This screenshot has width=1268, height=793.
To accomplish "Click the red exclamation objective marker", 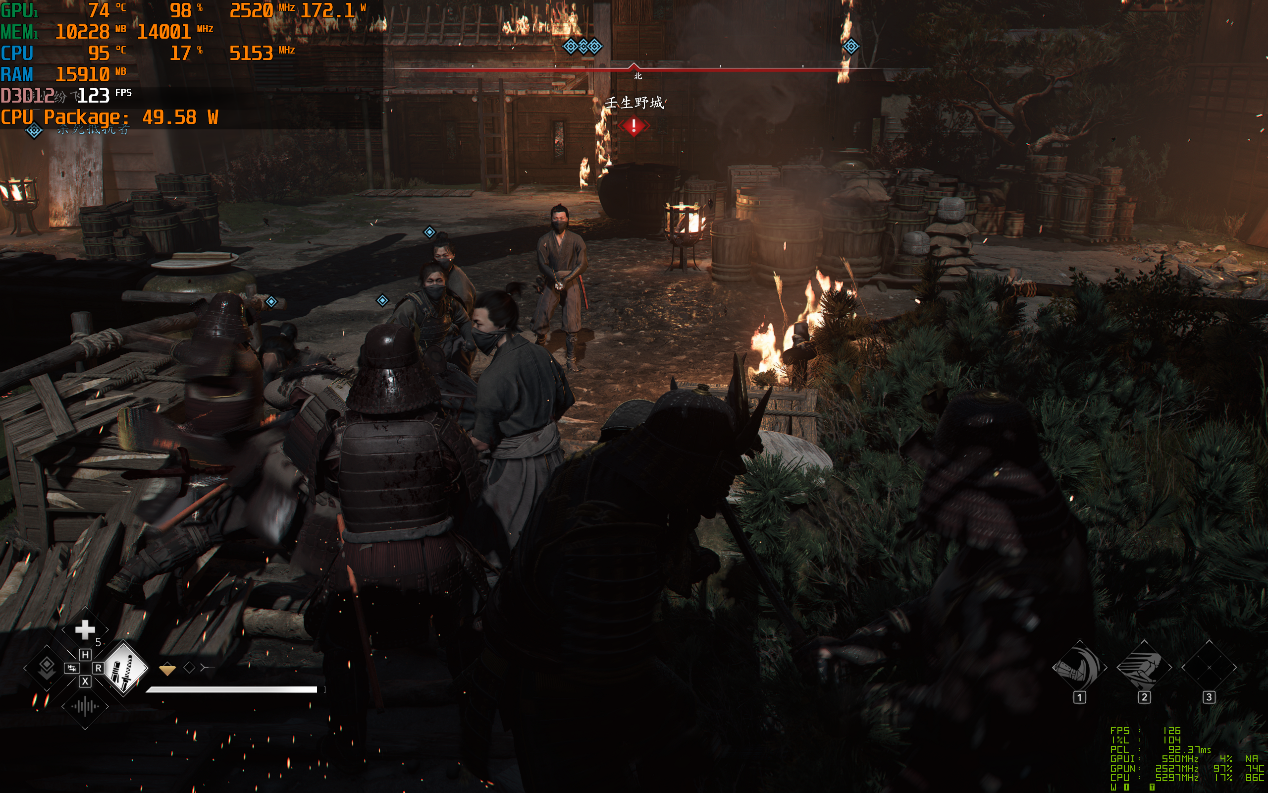I will point(634,126).
